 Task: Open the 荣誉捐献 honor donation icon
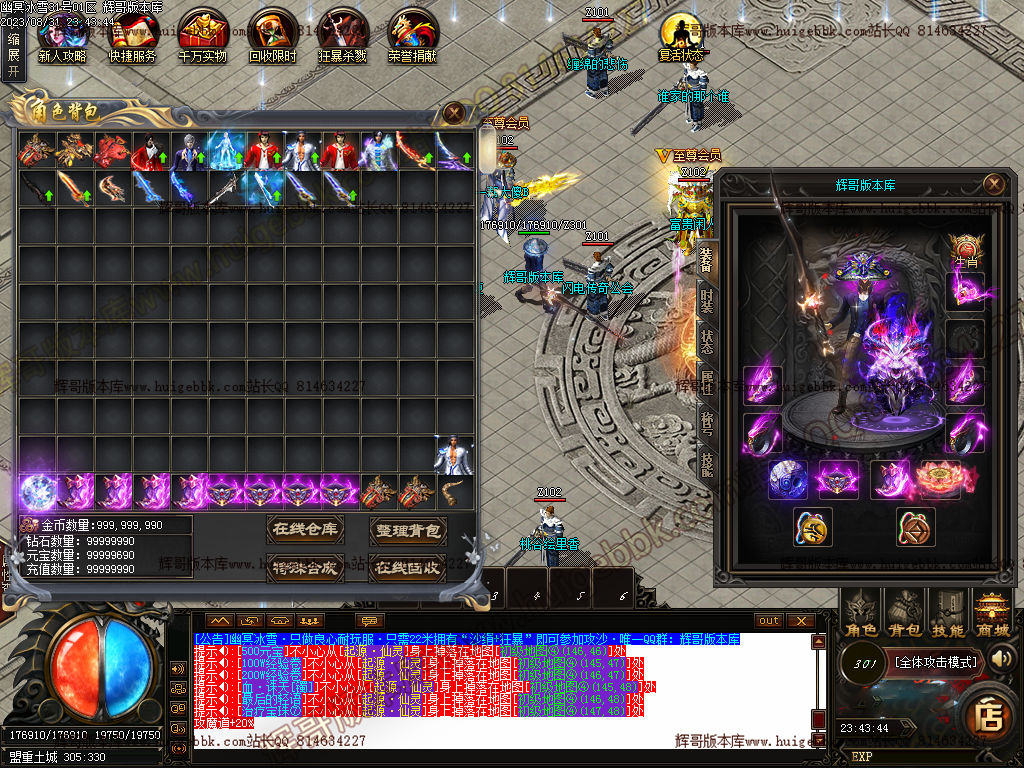click(412, 36)
